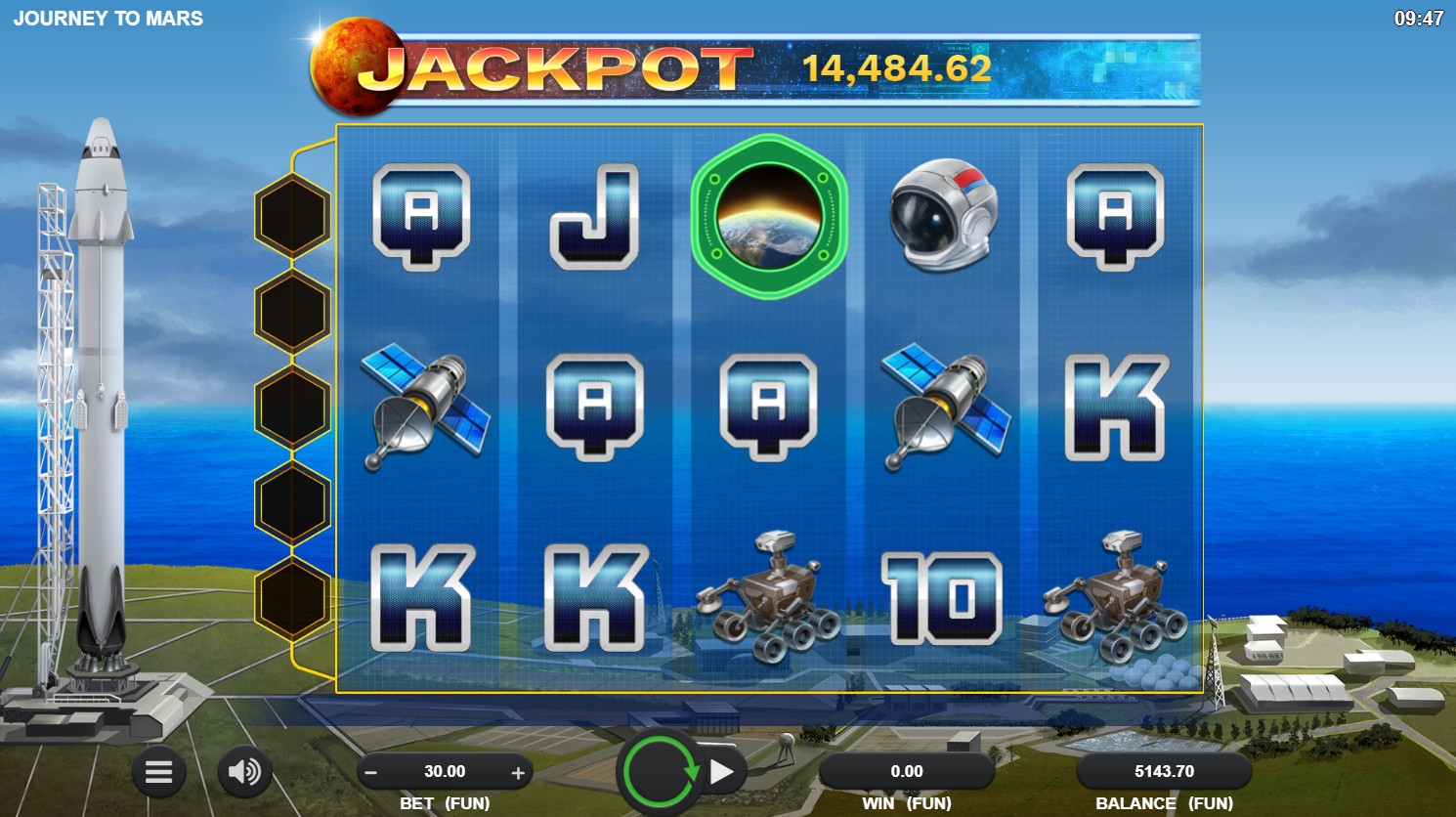Open the hamburger menu
Viewport: 1456px width, 817px height.
[159, 772]
